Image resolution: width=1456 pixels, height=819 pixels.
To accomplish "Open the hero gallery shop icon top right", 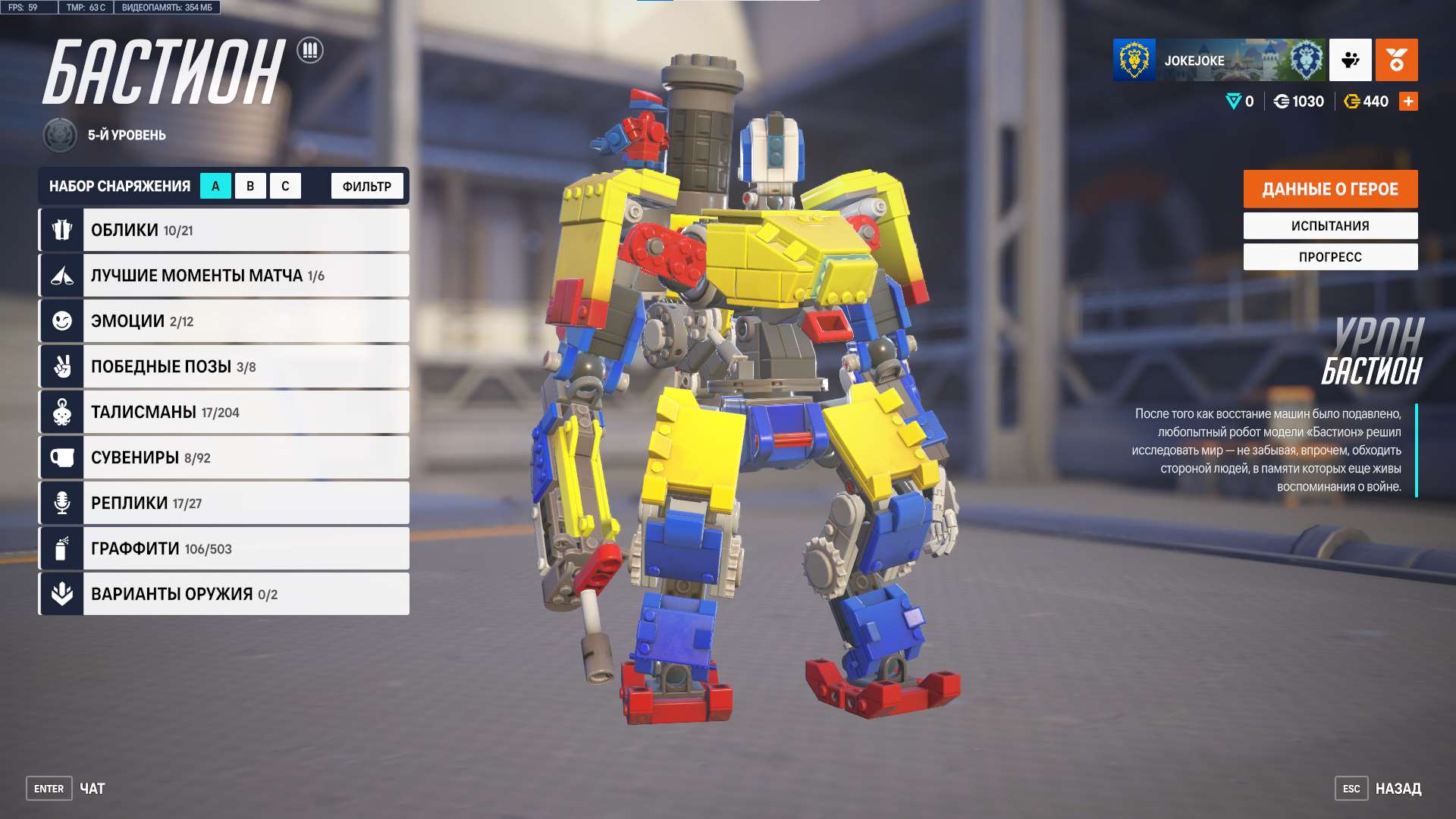I will pyautogui.click(x=1398, y=61).
